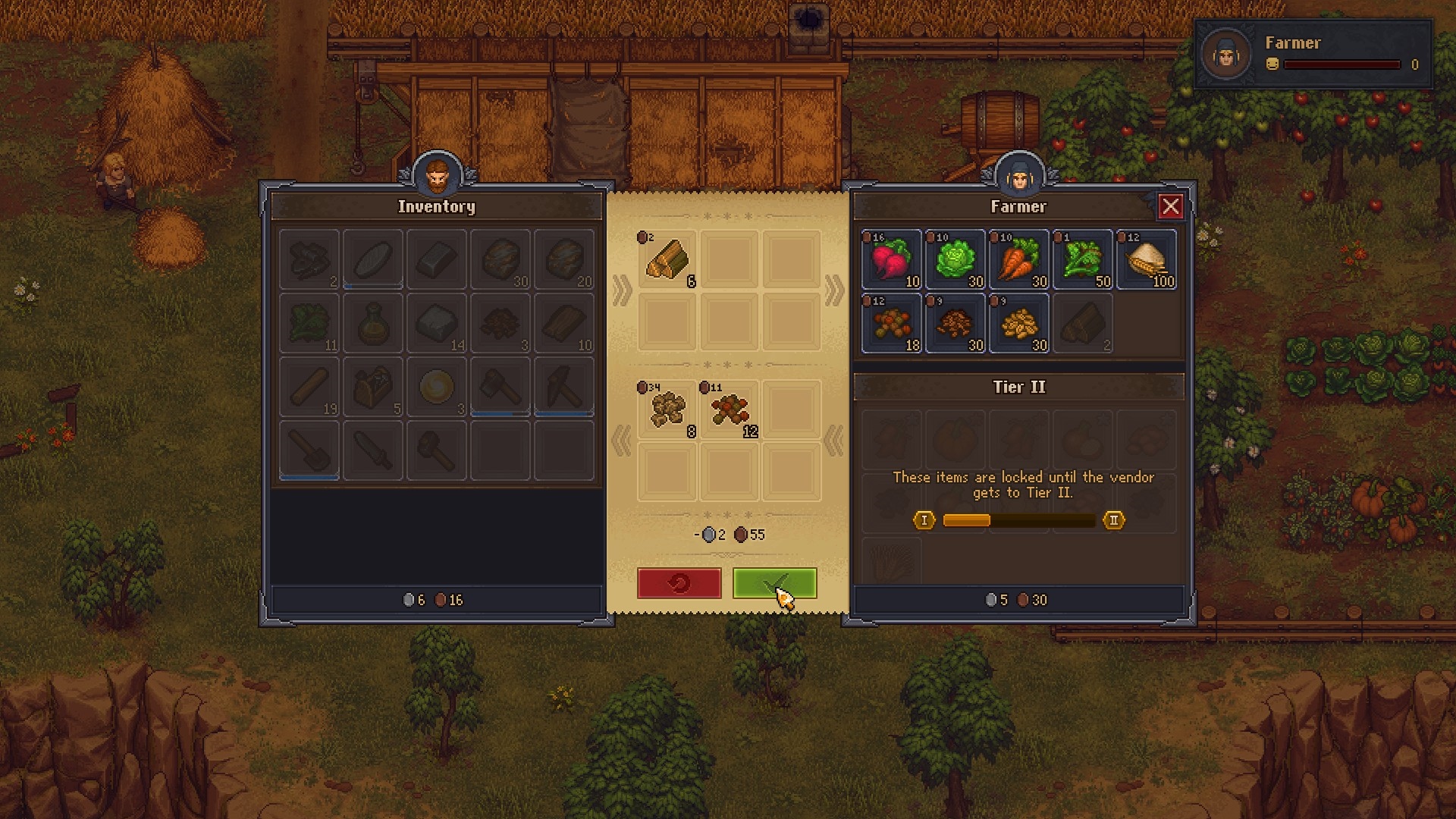The width and height of the screenshot is (1456, 819).
Task: Confirm the trade with the green checkmark
Action: pyautogui.click(x=774, y=583)
